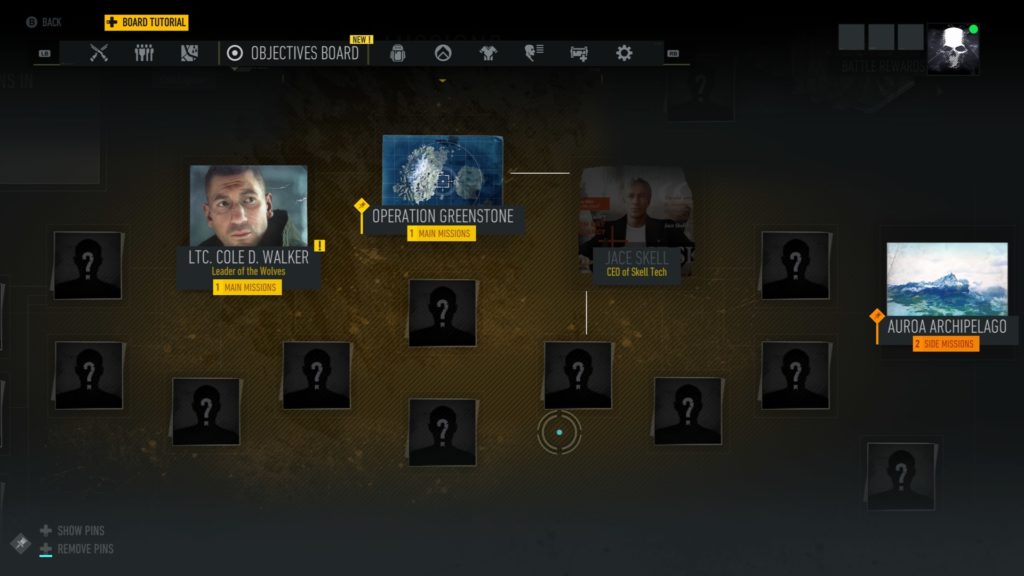Switch to the shirt customization tab

point(488,53)
